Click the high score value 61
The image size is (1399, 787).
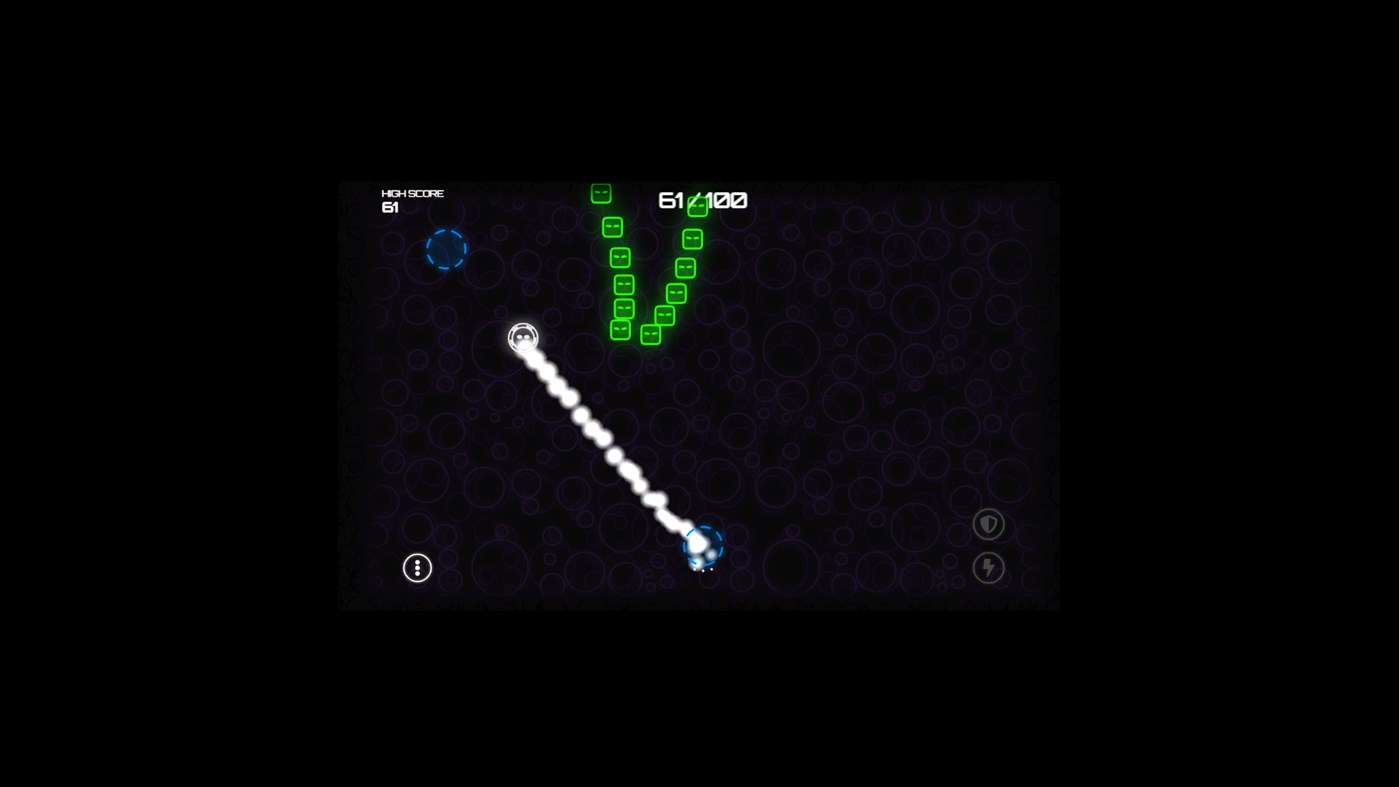pyautogui.click(x=390, y=207)
